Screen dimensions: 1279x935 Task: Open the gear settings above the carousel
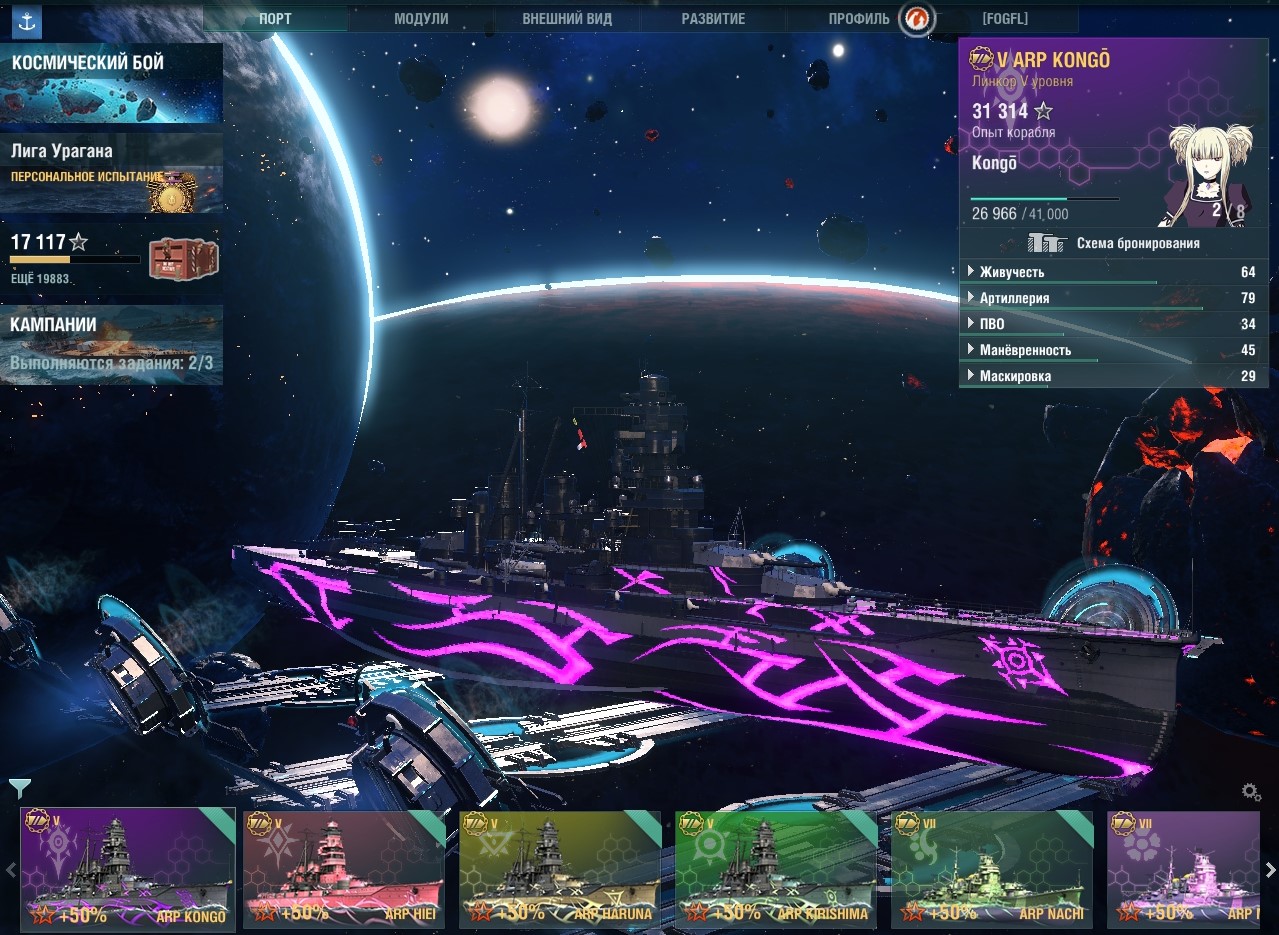[1251, 792]
